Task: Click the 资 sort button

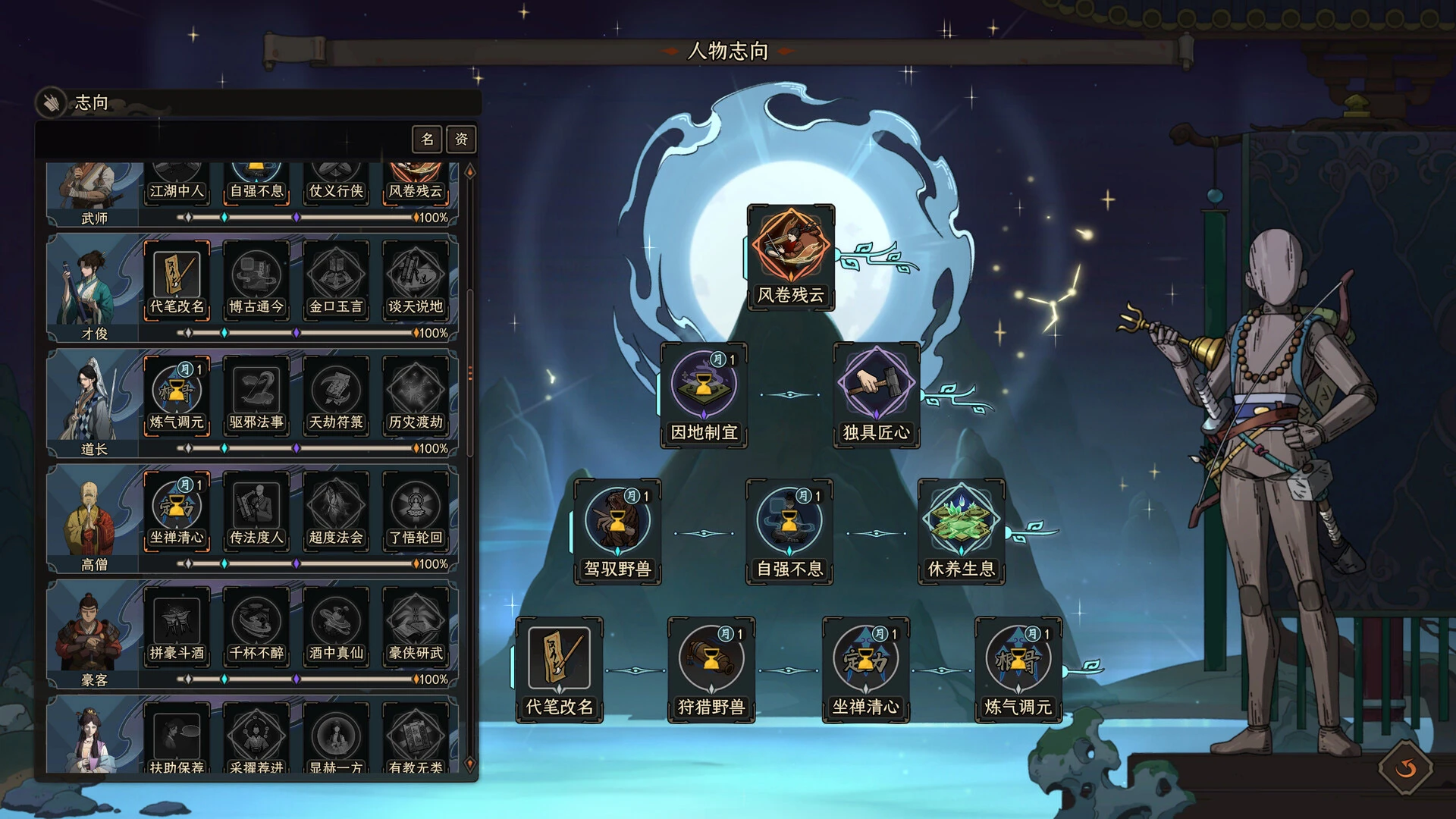Action: [461, 139]
